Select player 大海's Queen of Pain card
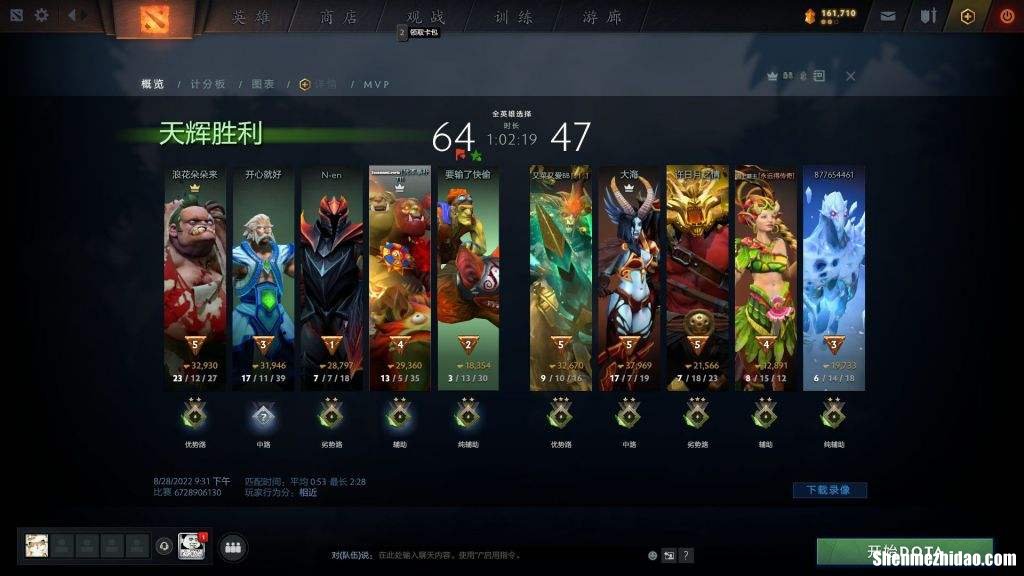The width and height of the screenshot is (1024, 576). click(629, 280)
